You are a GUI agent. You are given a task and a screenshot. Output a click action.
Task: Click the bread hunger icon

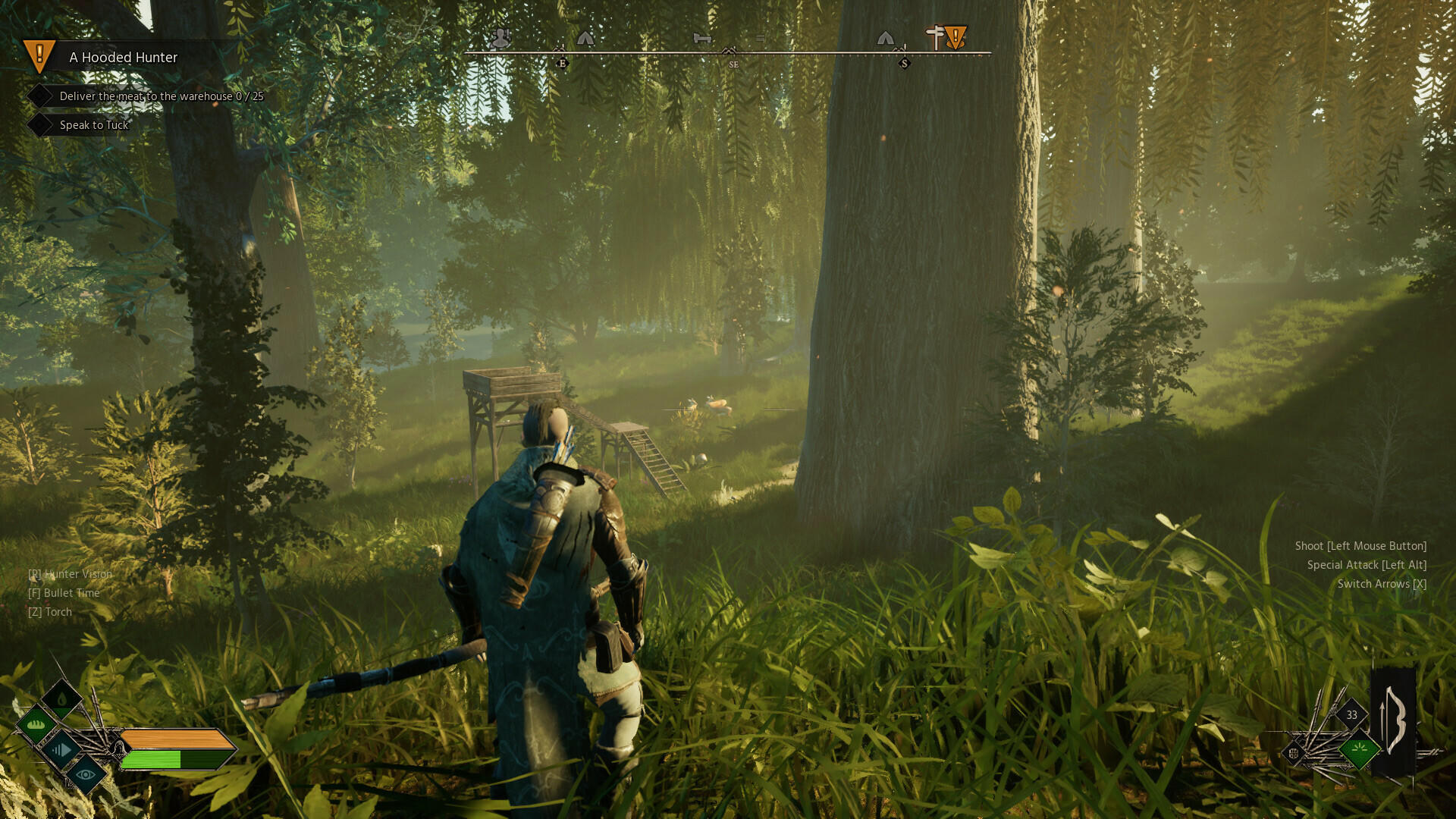[x=35, y=726]
